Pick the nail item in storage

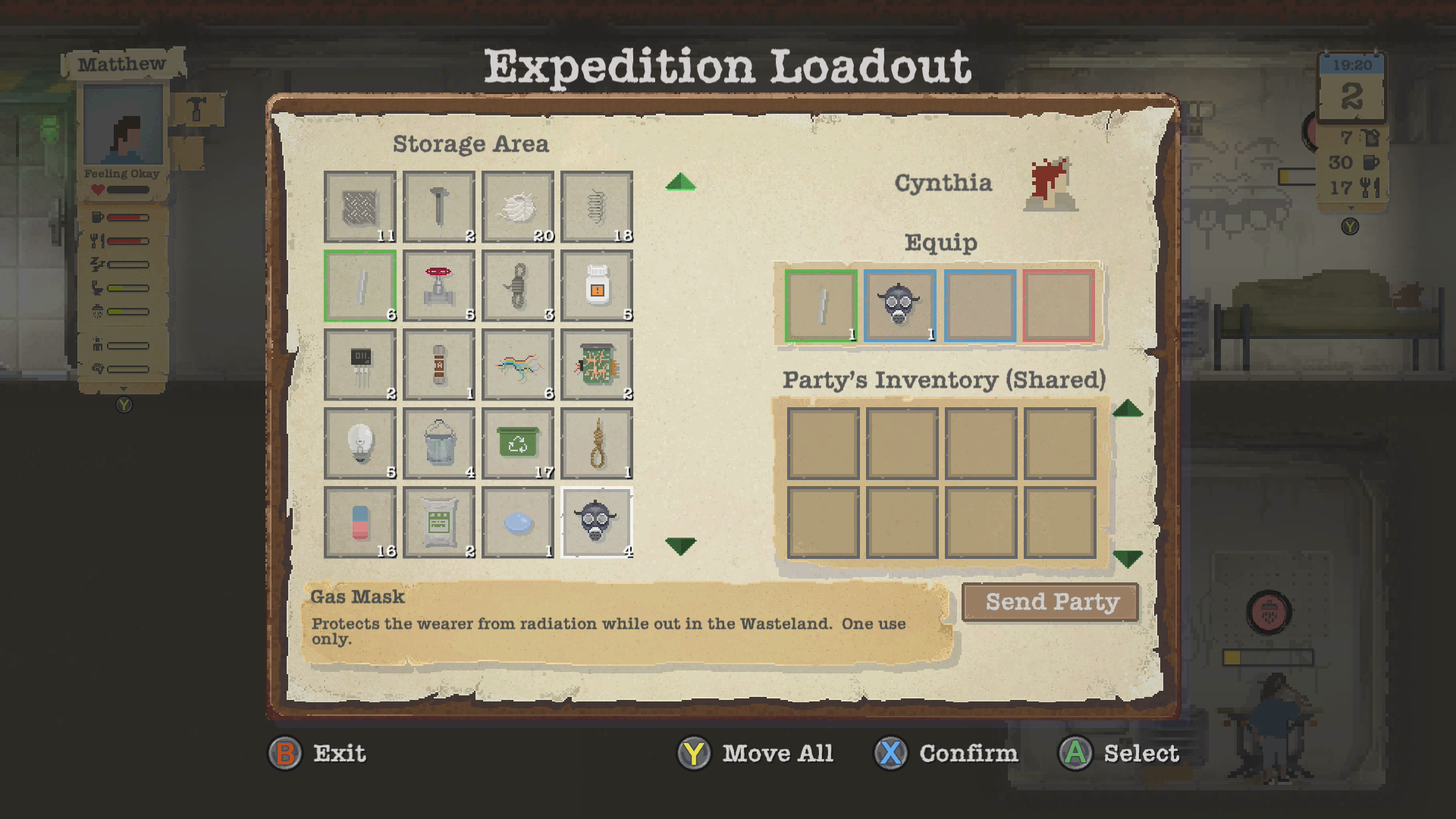point(439,207)
